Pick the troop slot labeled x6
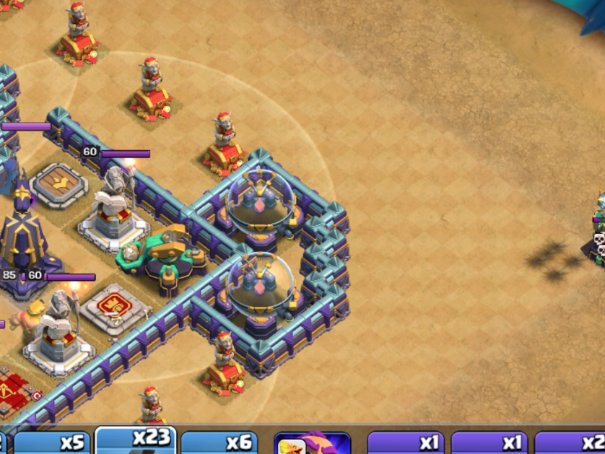The image size is (605, 454). tap(219, 443)
